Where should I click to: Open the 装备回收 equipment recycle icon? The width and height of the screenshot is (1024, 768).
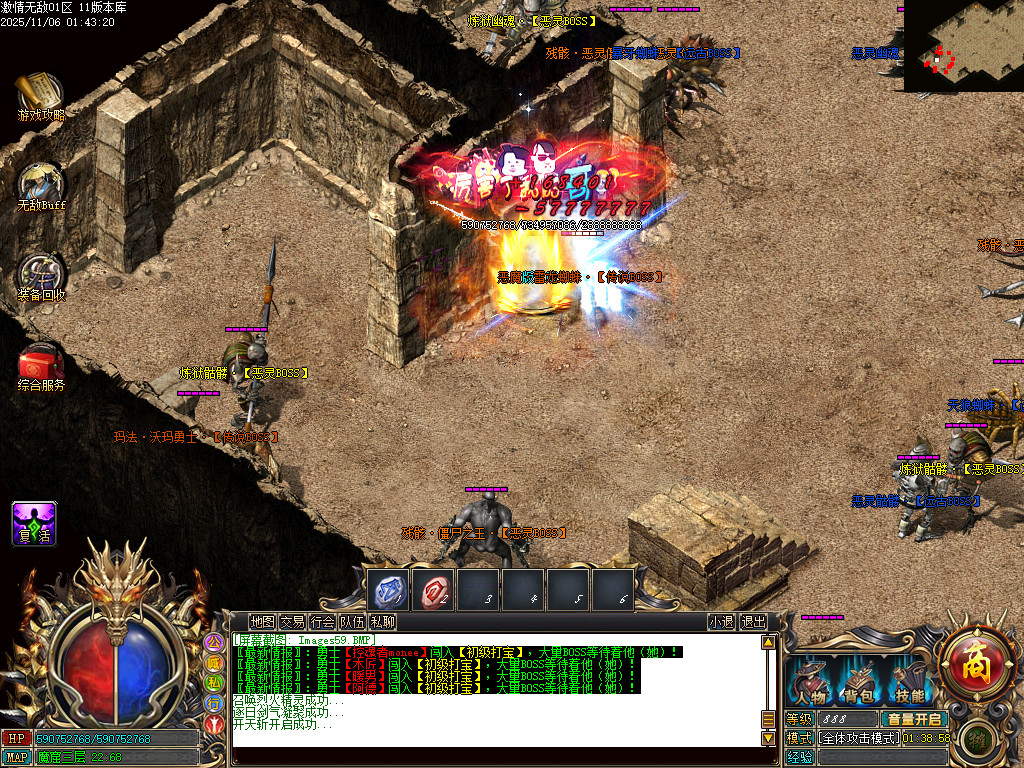click(41, 273)
